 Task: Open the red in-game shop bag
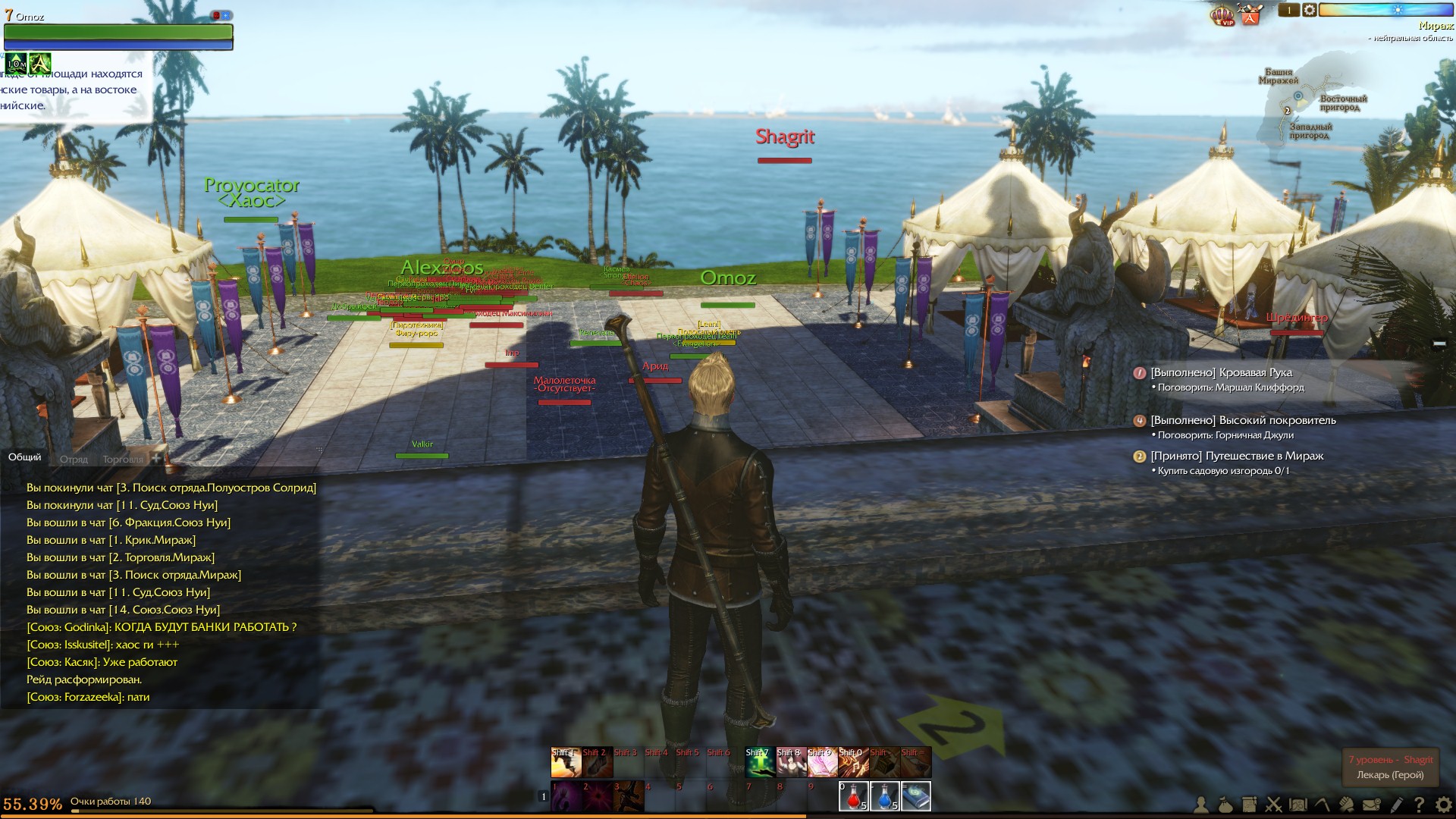1250,14
